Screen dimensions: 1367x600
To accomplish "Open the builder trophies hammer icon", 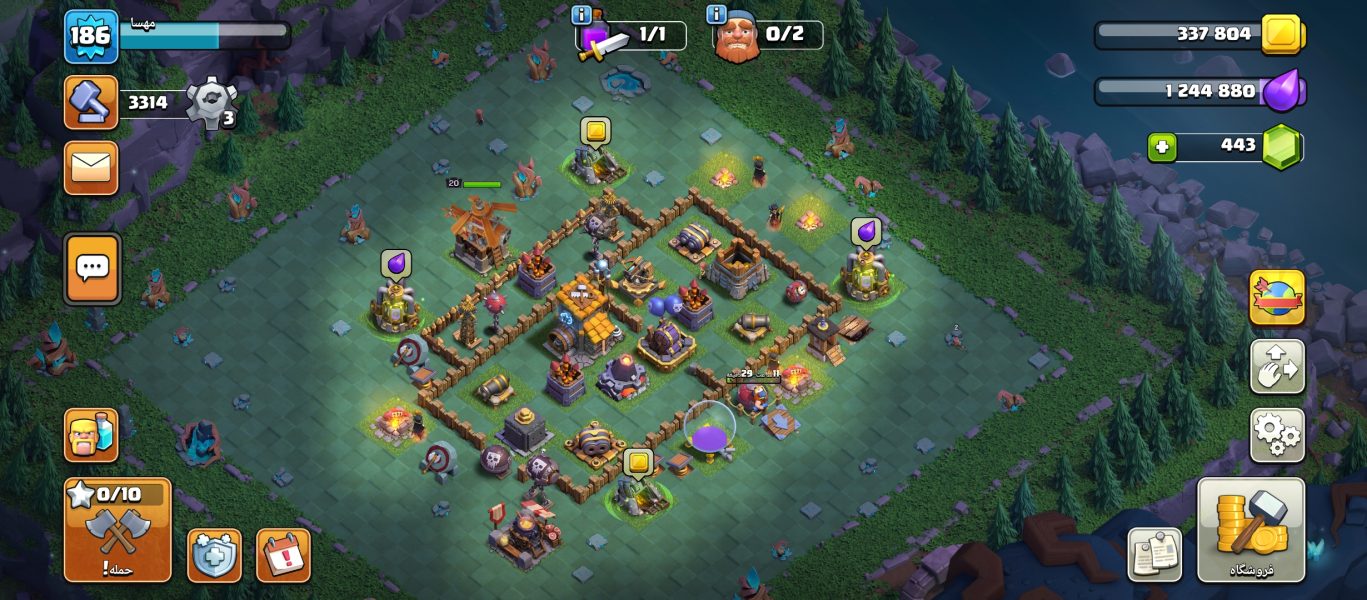I will 91,102.
